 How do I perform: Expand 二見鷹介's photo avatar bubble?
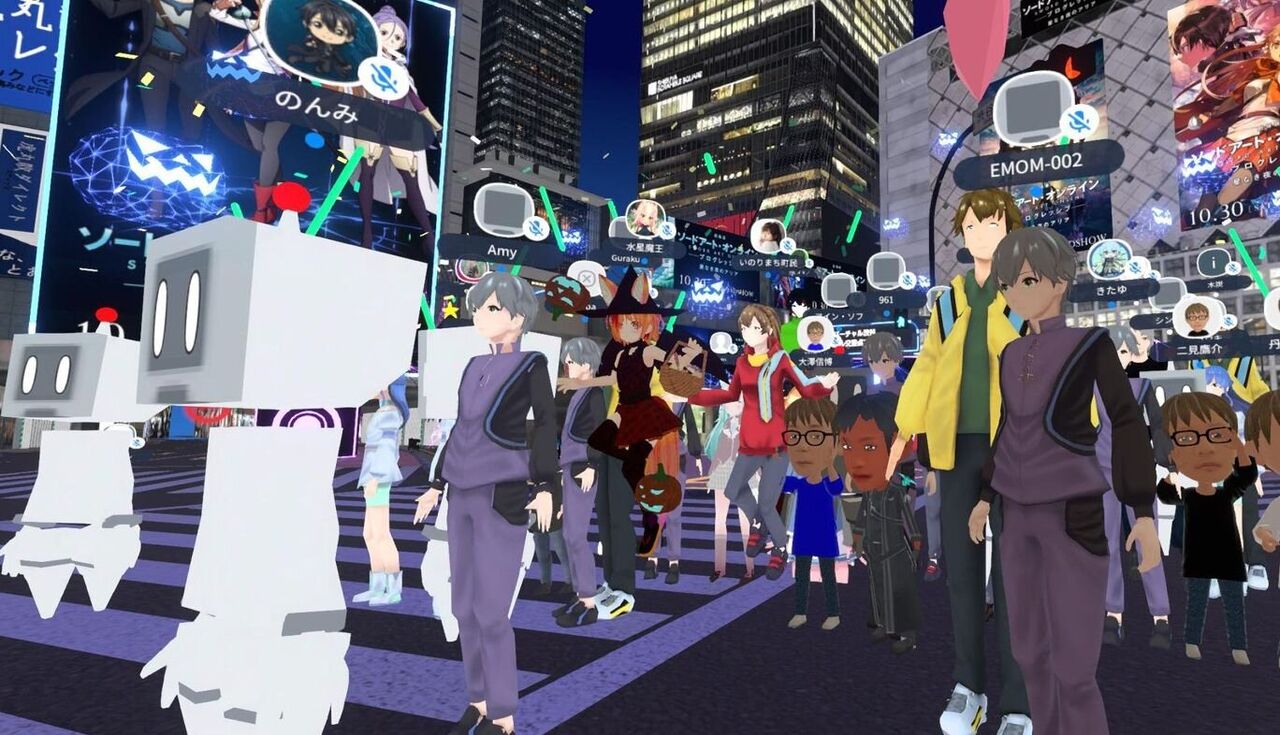click(1198, 321)
